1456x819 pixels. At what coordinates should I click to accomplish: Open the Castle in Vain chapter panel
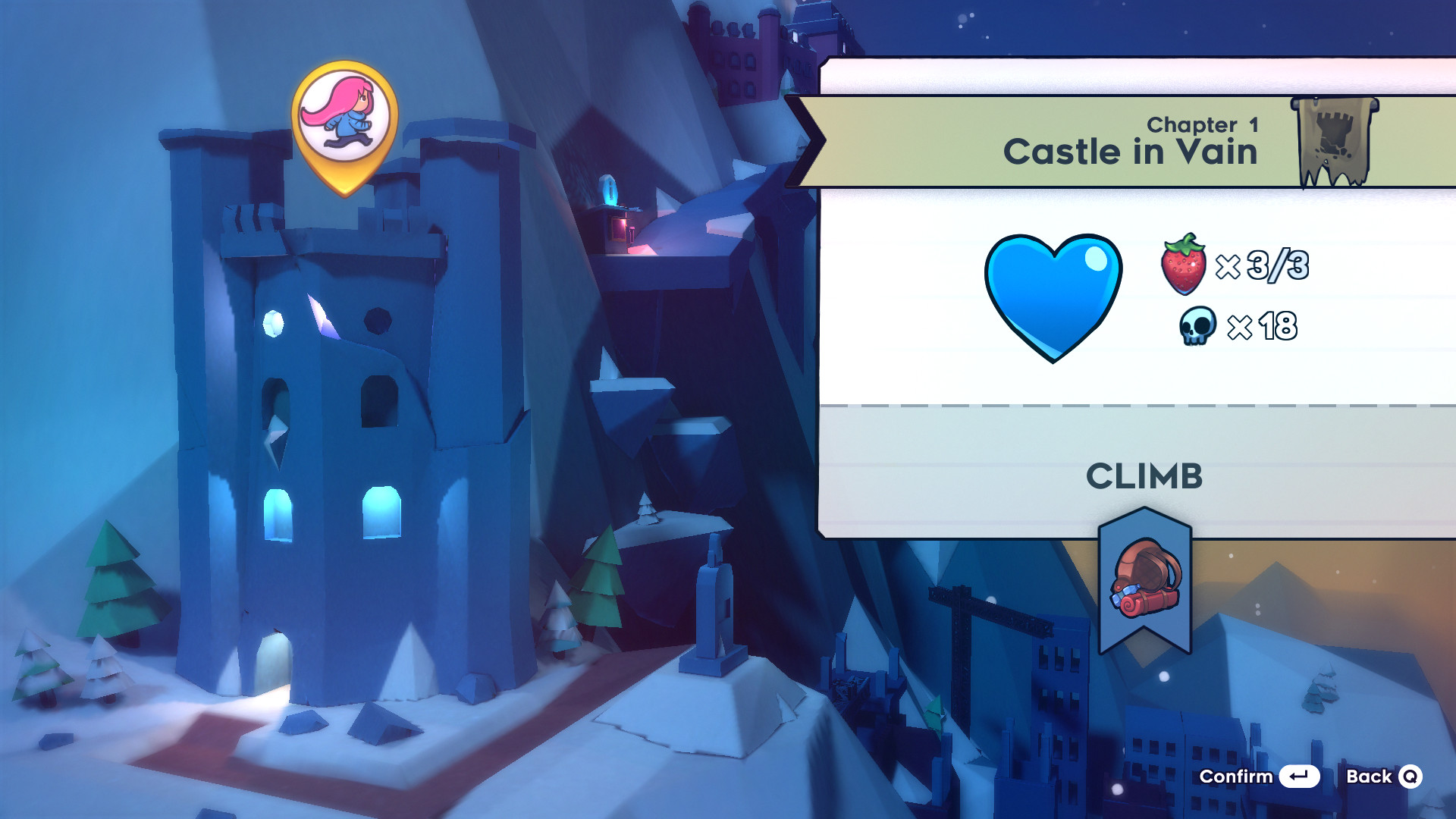tap(1131, 151)
